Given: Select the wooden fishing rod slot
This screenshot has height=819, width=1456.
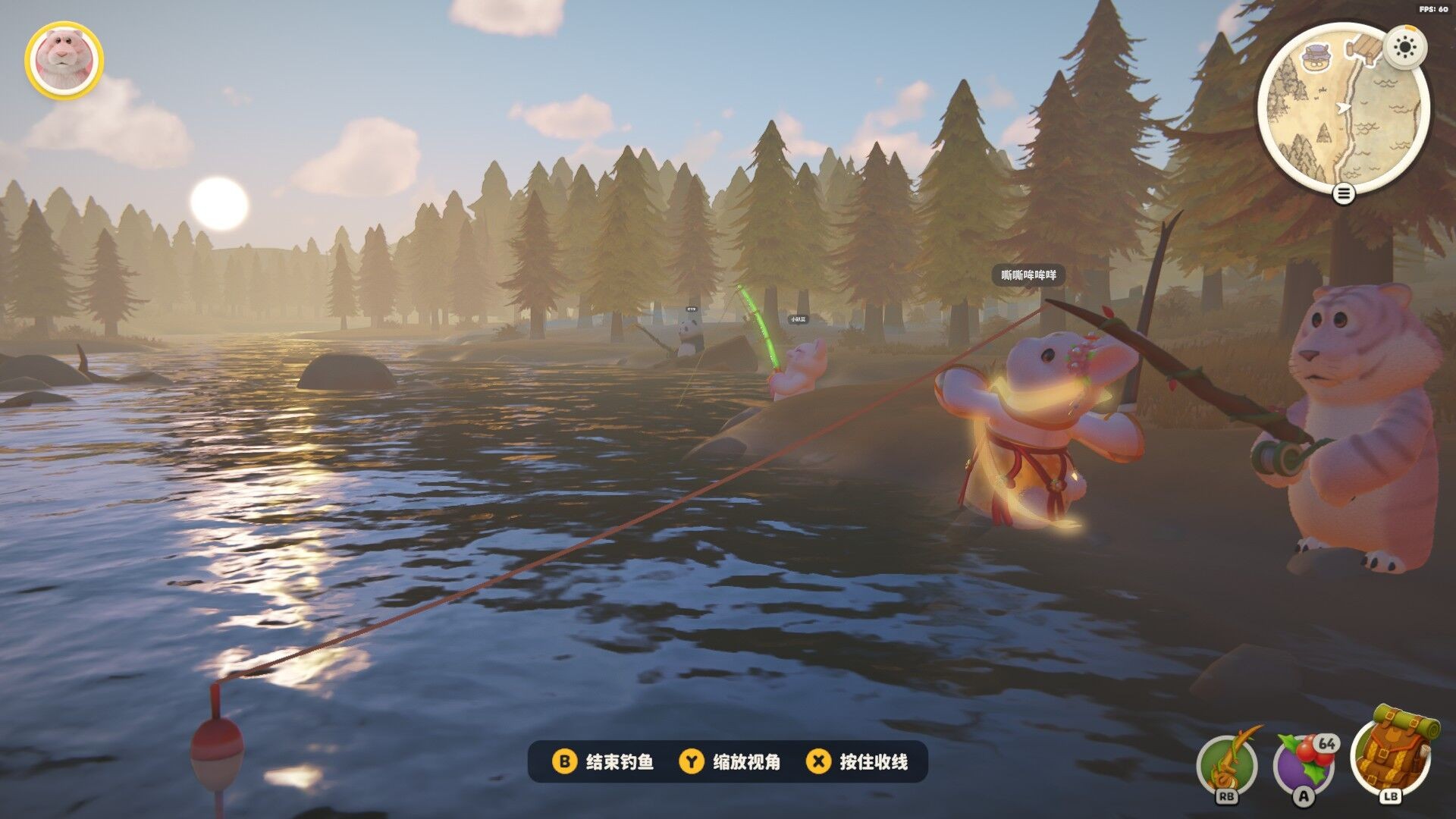Looking at the screenshot, I should [x=1226, y=766].
